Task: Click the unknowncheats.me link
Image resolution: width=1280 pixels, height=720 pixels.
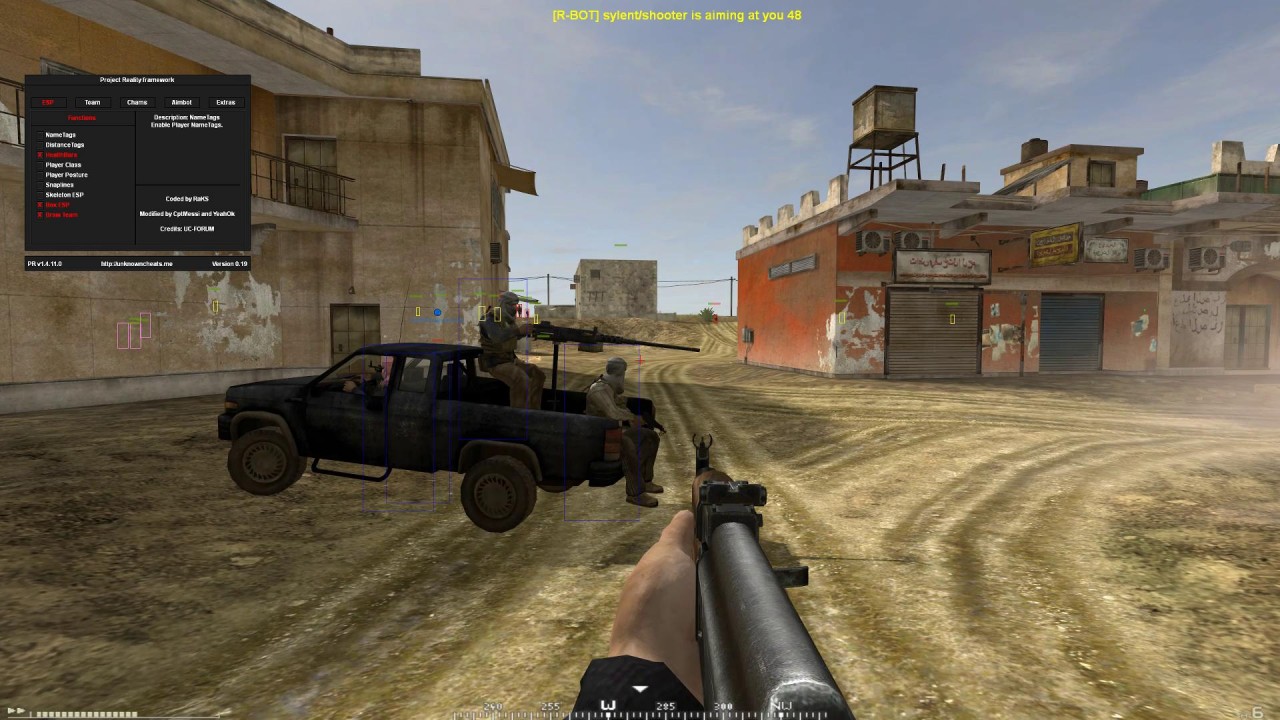Action: [137, 264]
